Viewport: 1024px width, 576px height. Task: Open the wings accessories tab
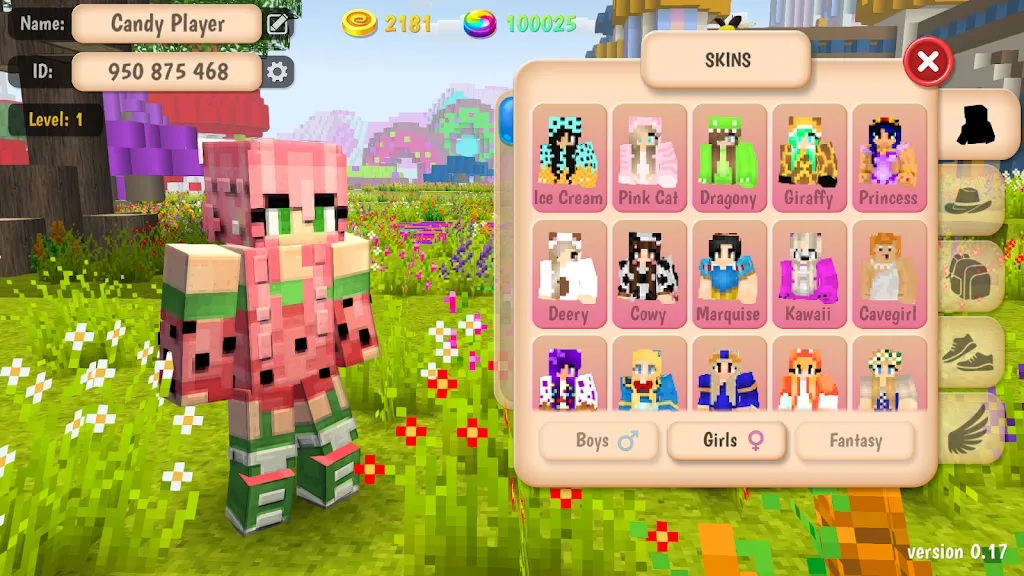(971, 428)
